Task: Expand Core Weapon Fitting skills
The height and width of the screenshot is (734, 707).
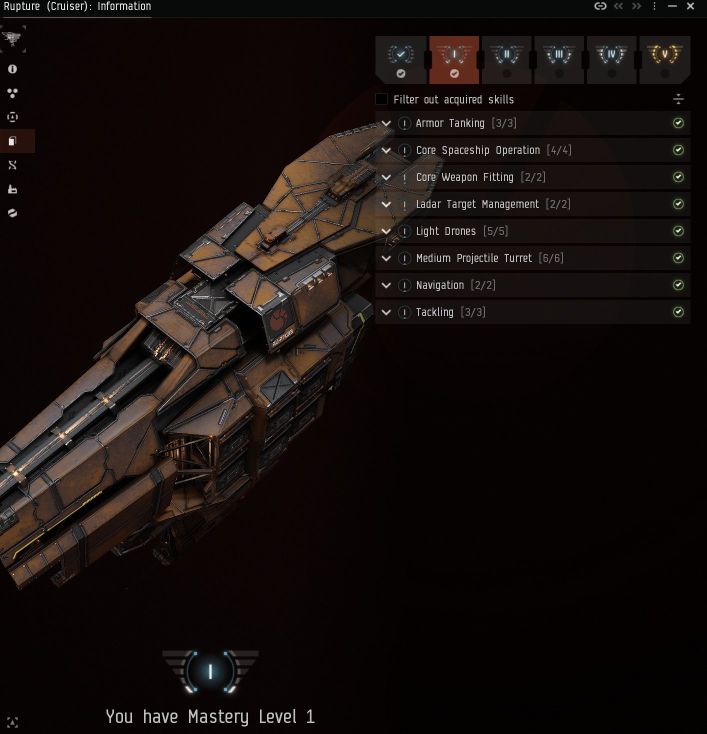Action: pos(386,178)
